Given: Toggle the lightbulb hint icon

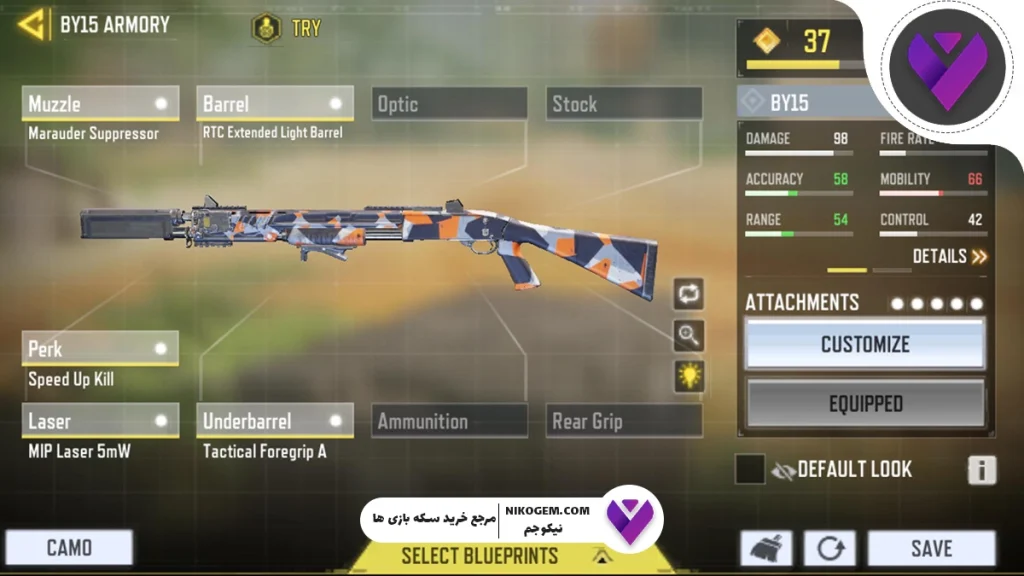Looking at the screenshot, I should tap(689, 376).
